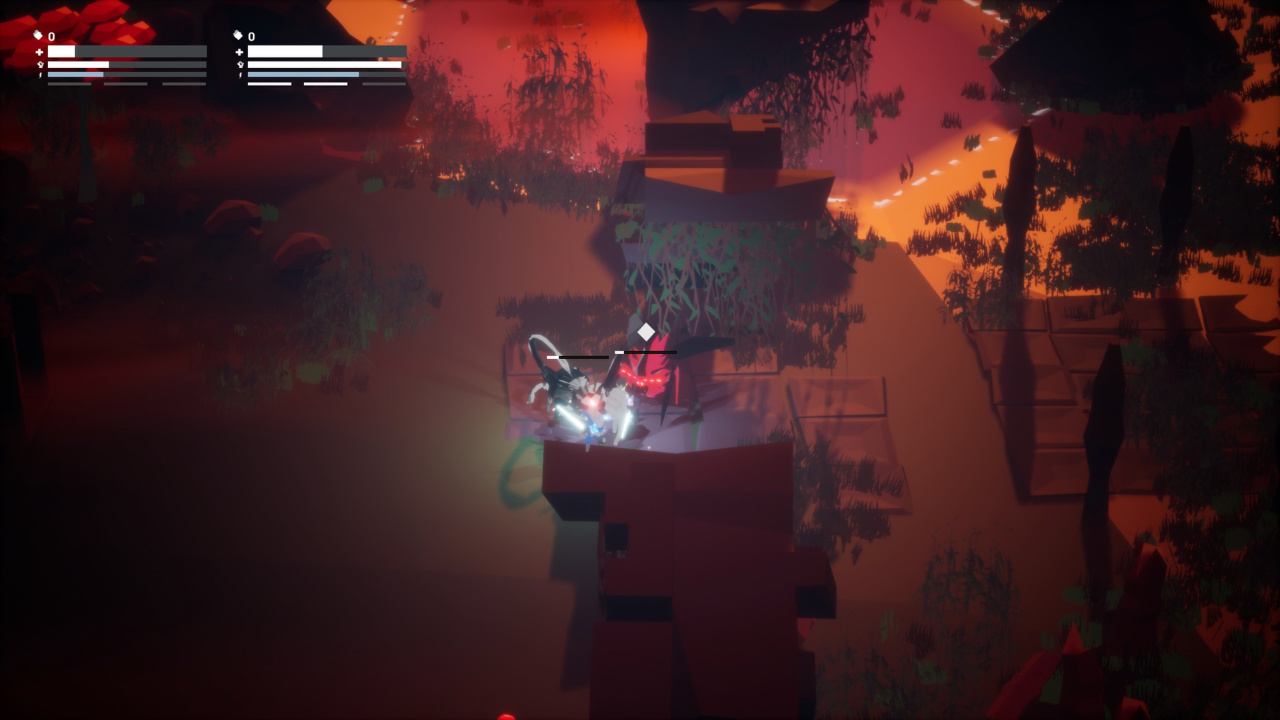
Task: Click the first ability slot under player one's bars
Action: click(69, 84)
